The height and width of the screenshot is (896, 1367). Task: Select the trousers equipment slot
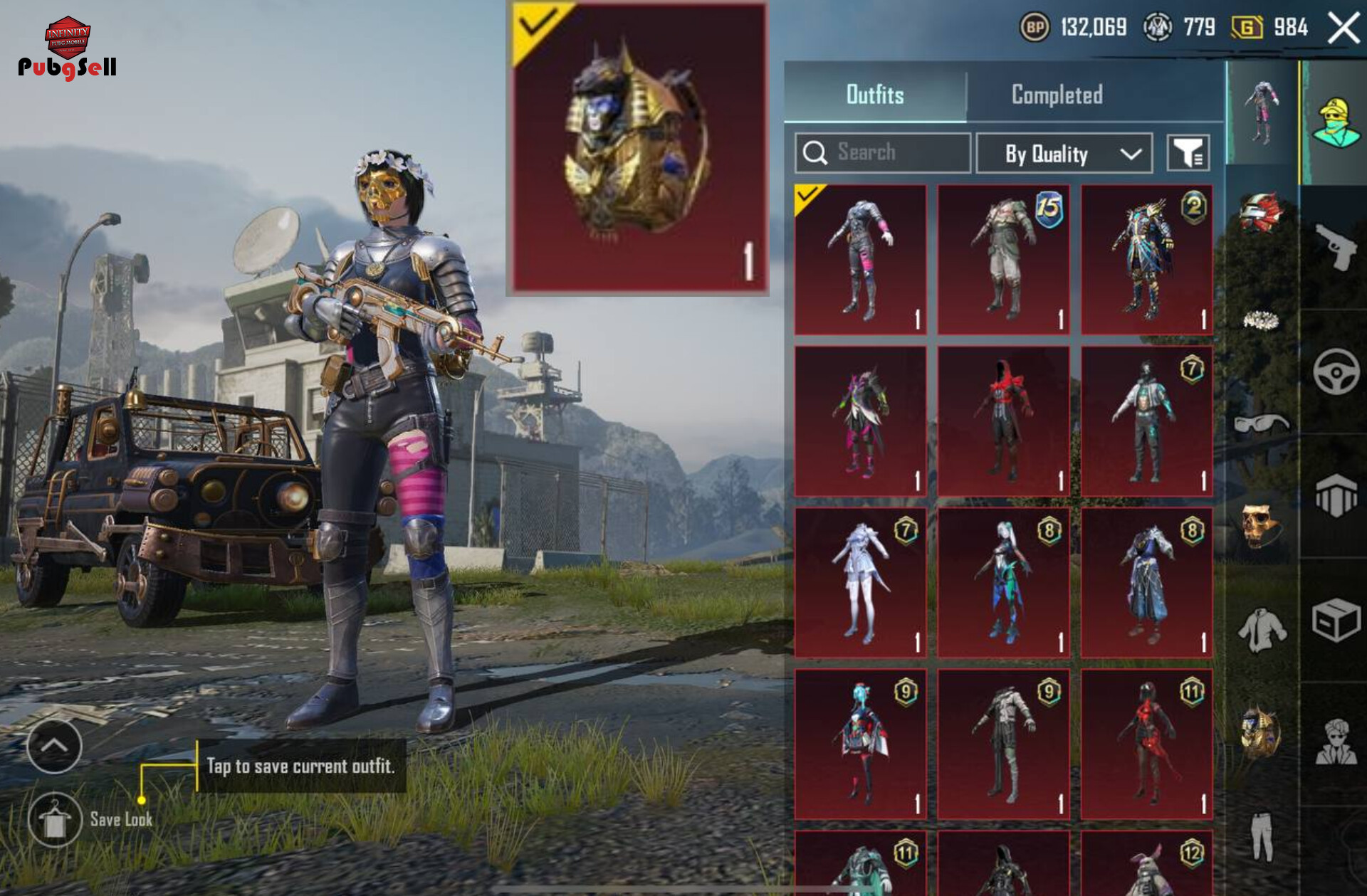click(x=1261, y=836)
